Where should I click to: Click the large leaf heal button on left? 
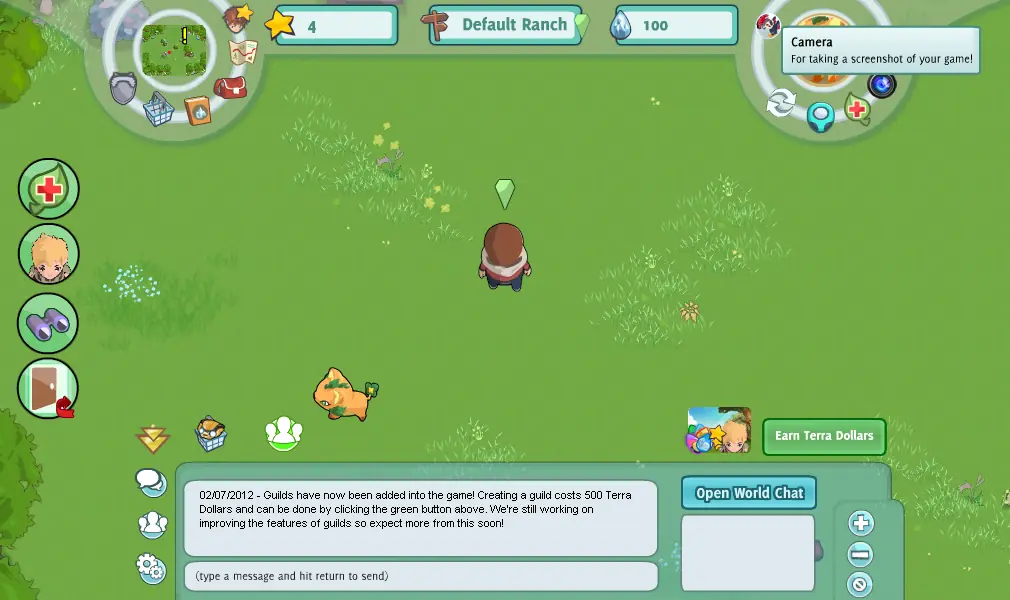point(48,189)
